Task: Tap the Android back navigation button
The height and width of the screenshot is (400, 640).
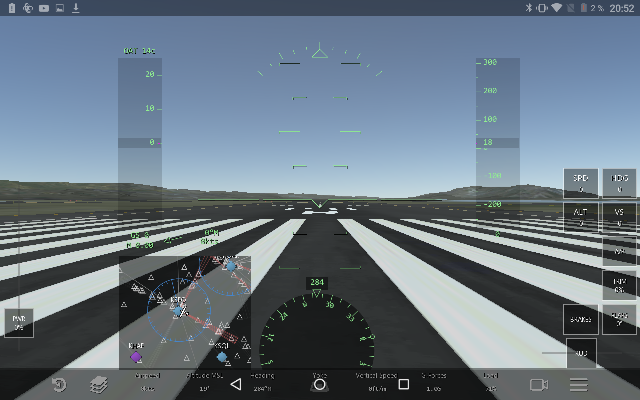Action: tap(236, 384)
